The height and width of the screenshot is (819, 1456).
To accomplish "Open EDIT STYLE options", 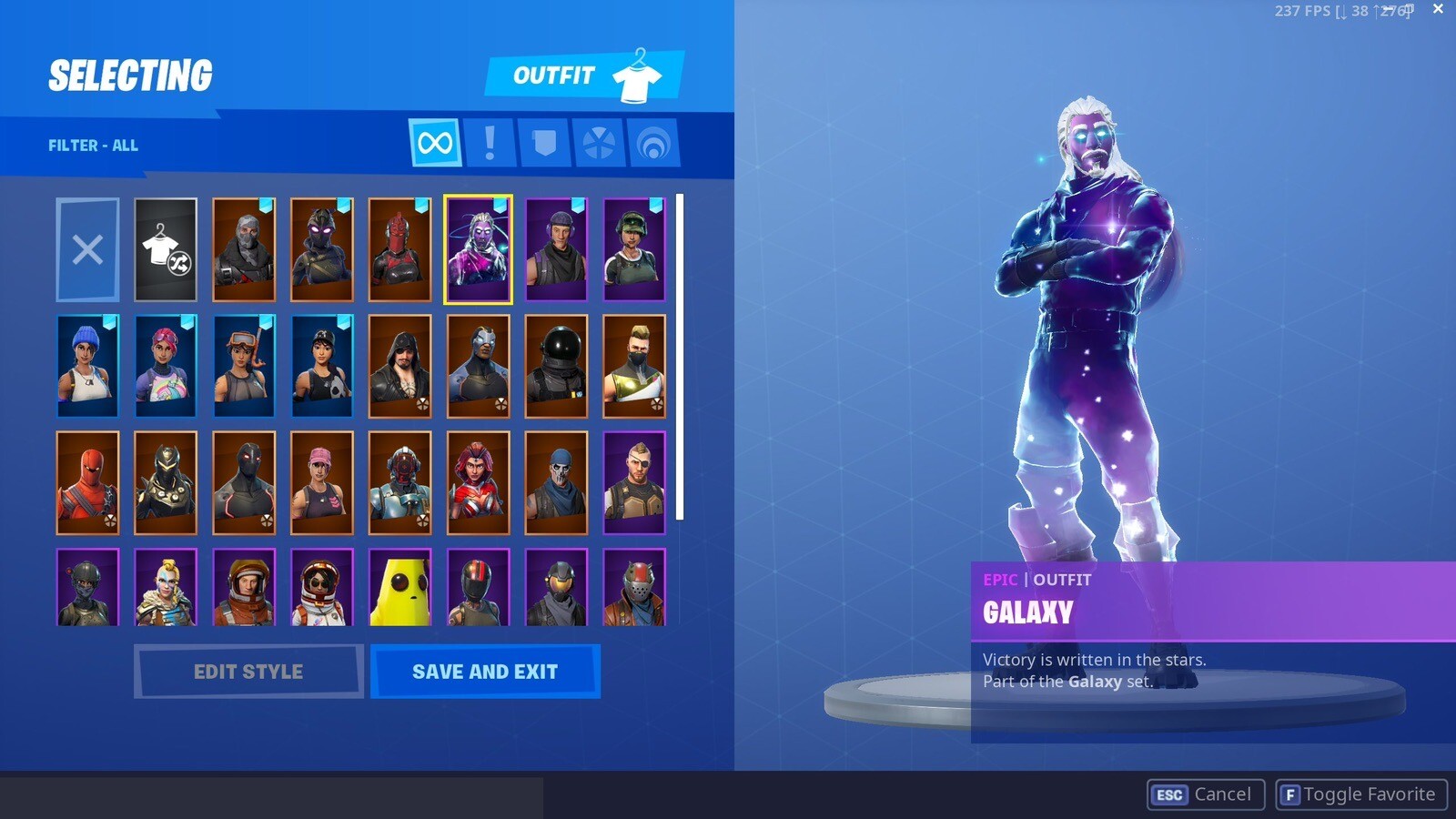I will click(248, 672).
